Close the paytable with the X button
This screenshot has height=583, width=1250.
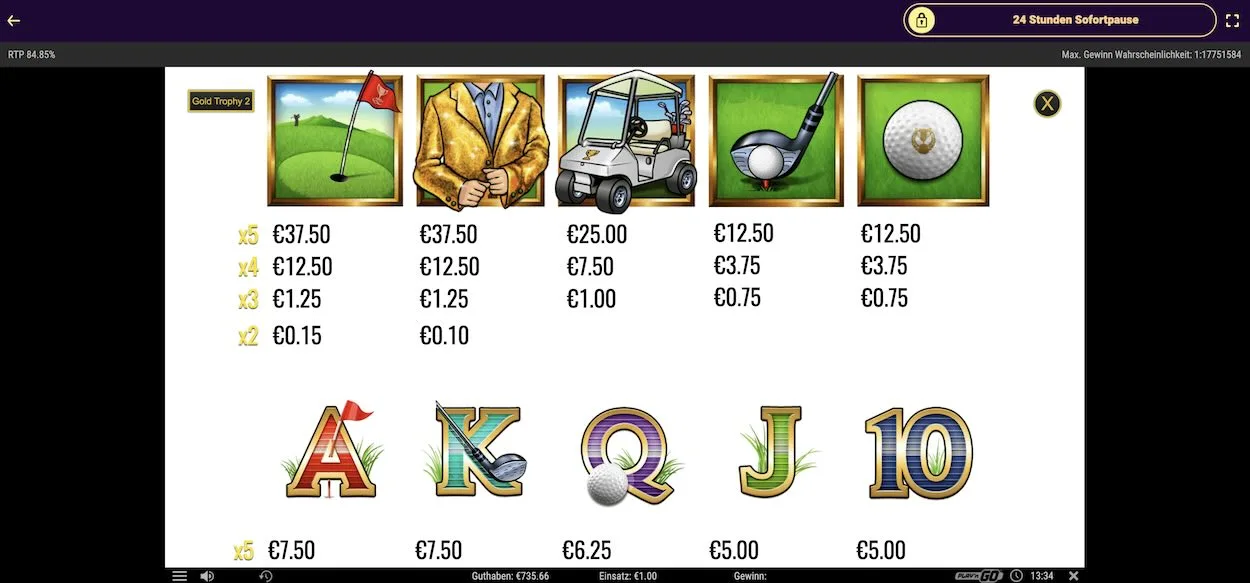[1047, 103]
